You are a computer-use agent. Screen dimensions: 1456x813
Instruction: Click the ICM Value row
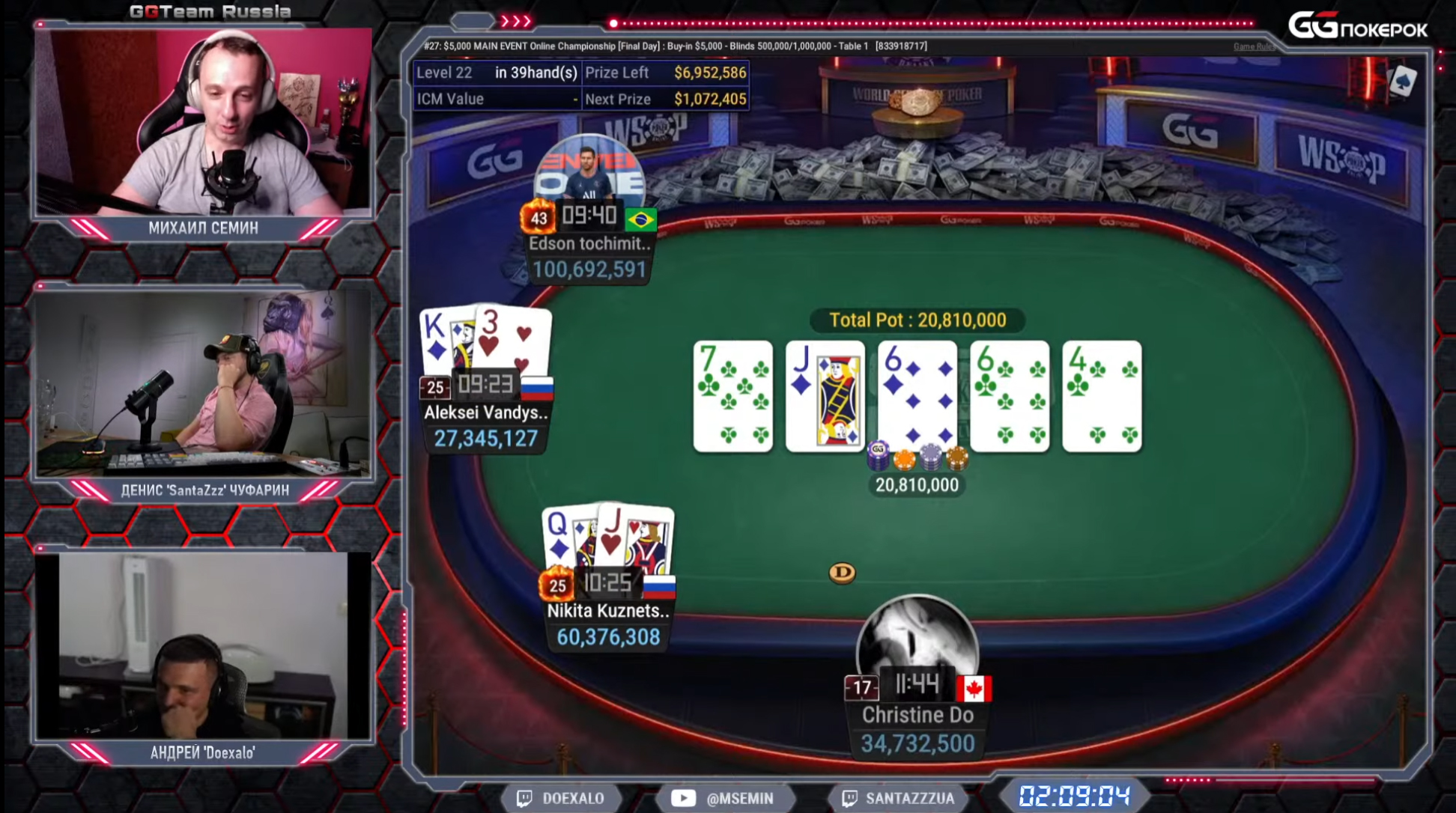coord(497,99)
